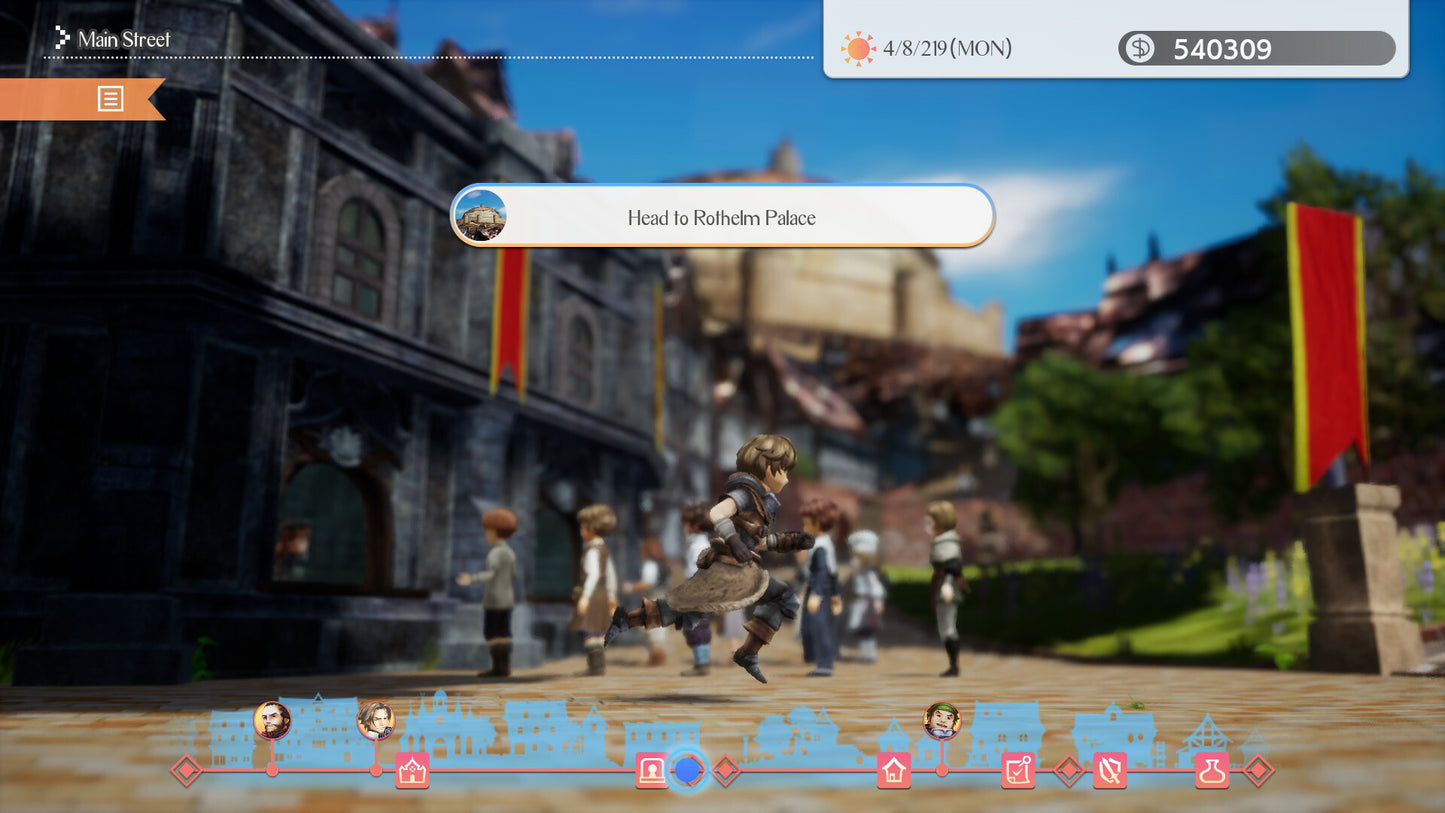Click the Head to Rothelm Palace quest banner
The height and width of the screenshot is (813, 1445).
pyautogui.click(x=722, y=216)
